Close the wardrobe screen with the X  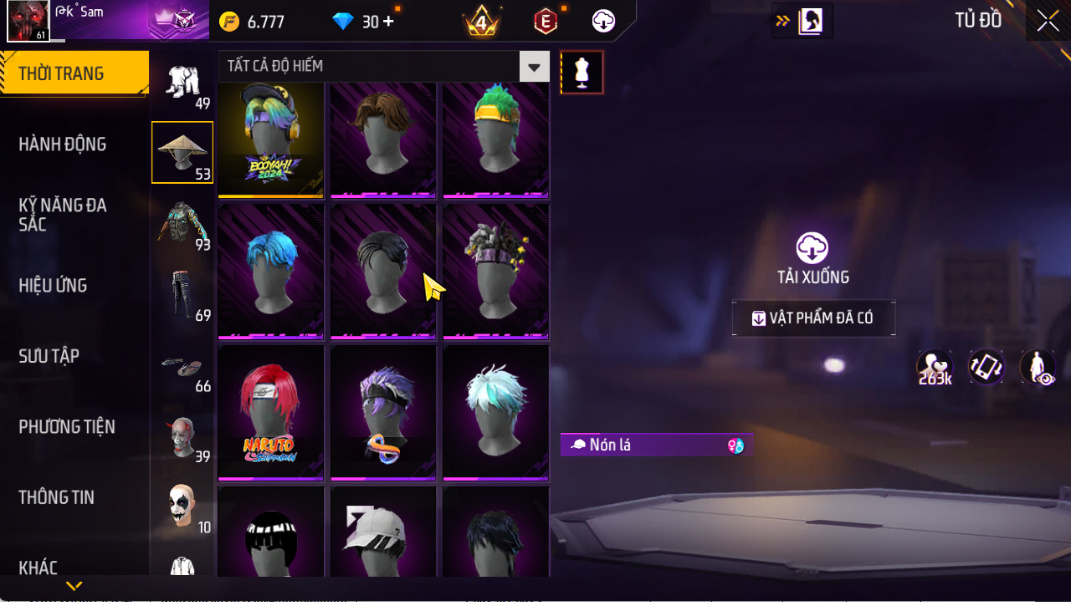point(1047,21)
